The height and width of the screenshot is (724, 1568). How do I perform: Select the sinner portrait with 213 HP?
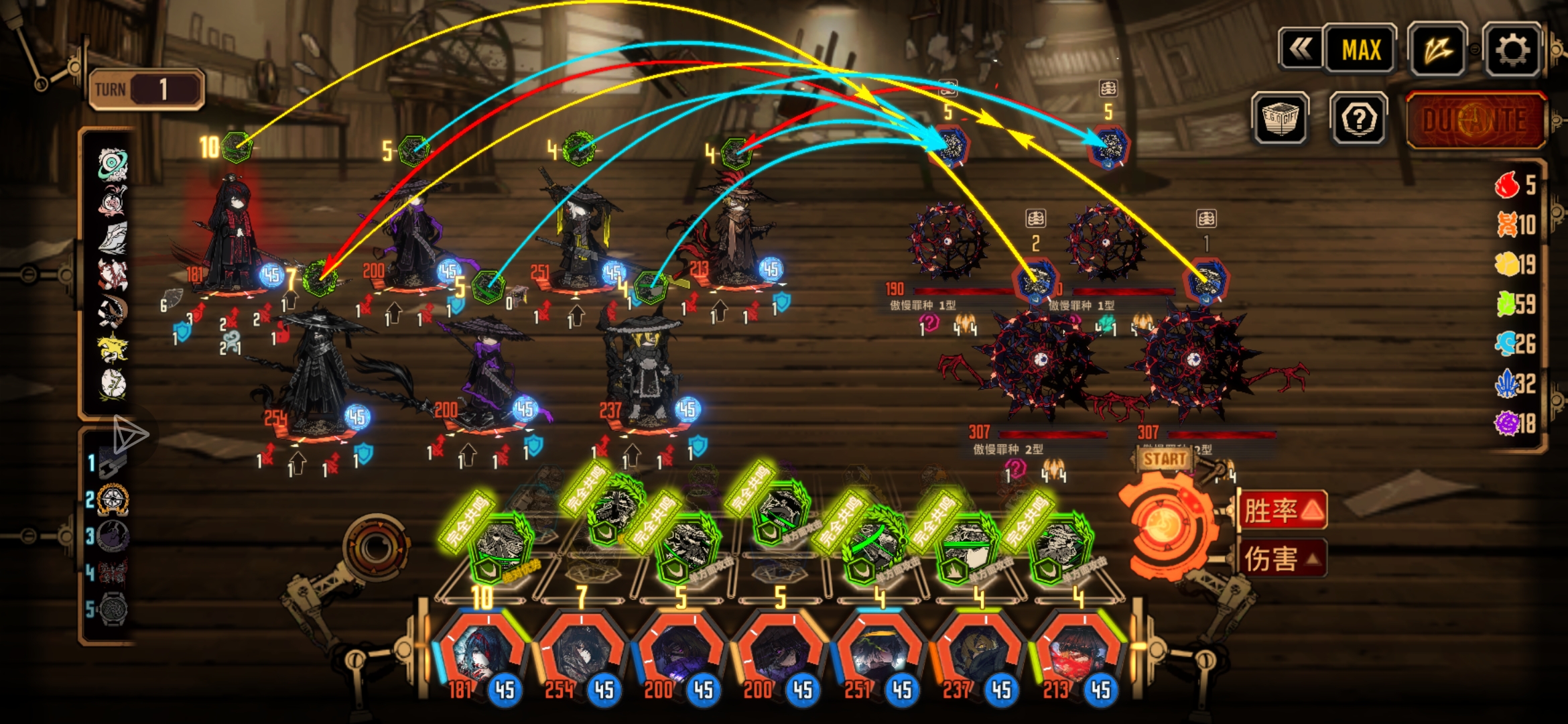coord(1076,654)
